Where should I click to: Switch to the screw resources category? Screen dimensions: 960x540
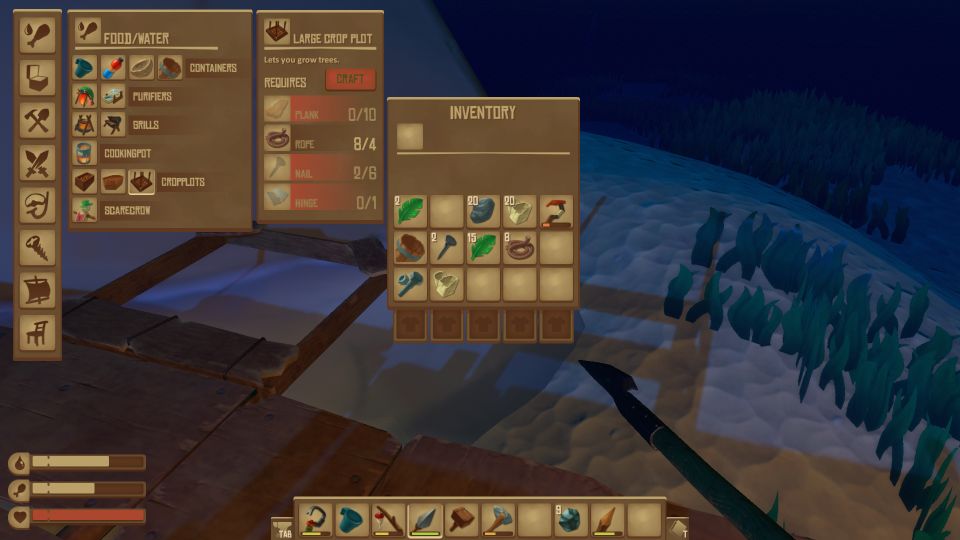(x=37, y=247)
